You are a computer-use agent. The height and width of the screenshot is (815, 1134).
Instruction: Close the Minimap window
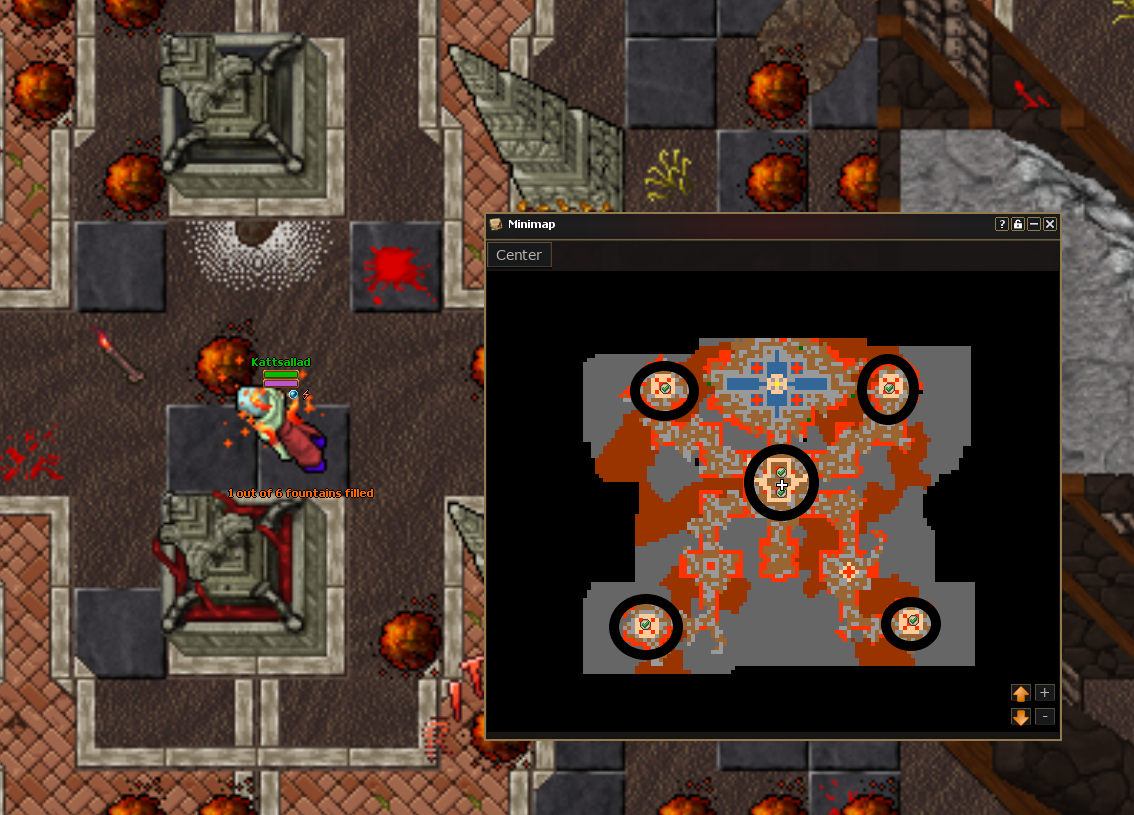(1050, 224)
